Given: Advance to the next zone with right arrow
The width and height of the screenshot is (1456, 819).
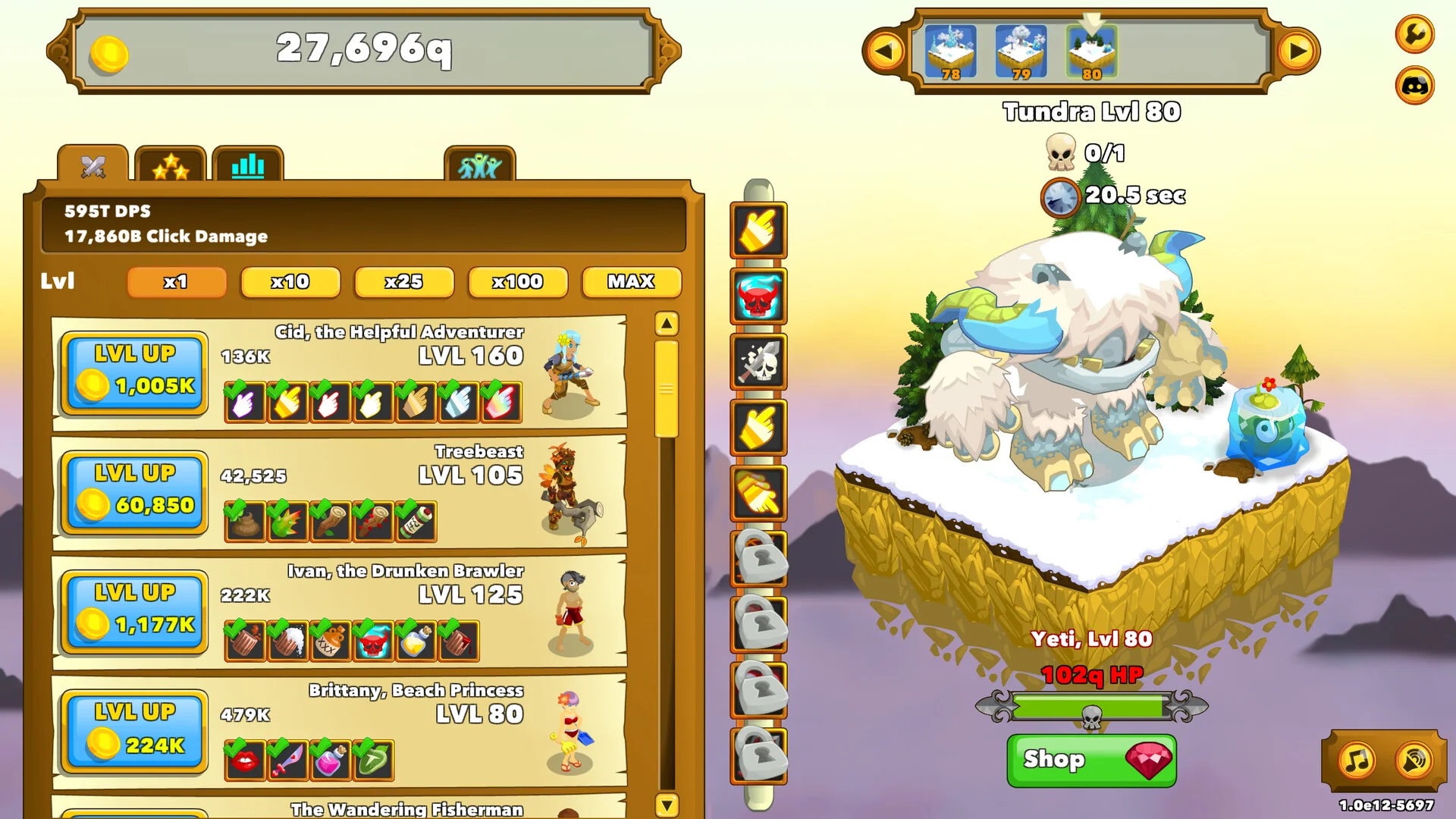Looking at the screenshot, I should [1298, 52].
